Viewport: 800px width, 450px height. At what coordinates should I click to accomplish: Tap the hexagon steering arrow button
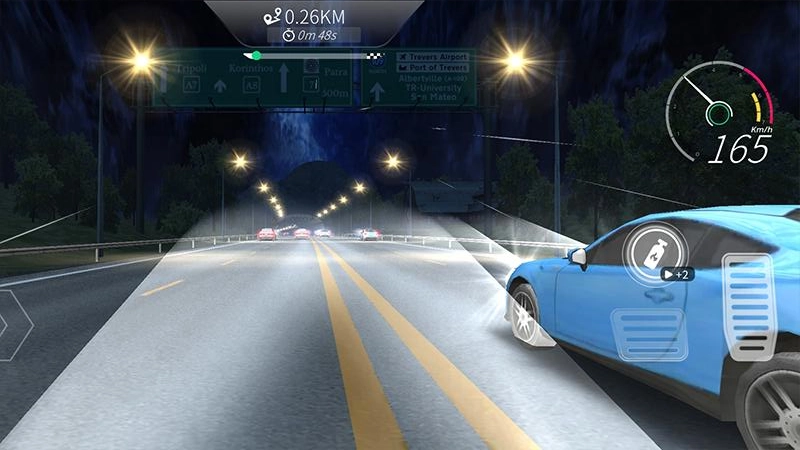[12, 325]
